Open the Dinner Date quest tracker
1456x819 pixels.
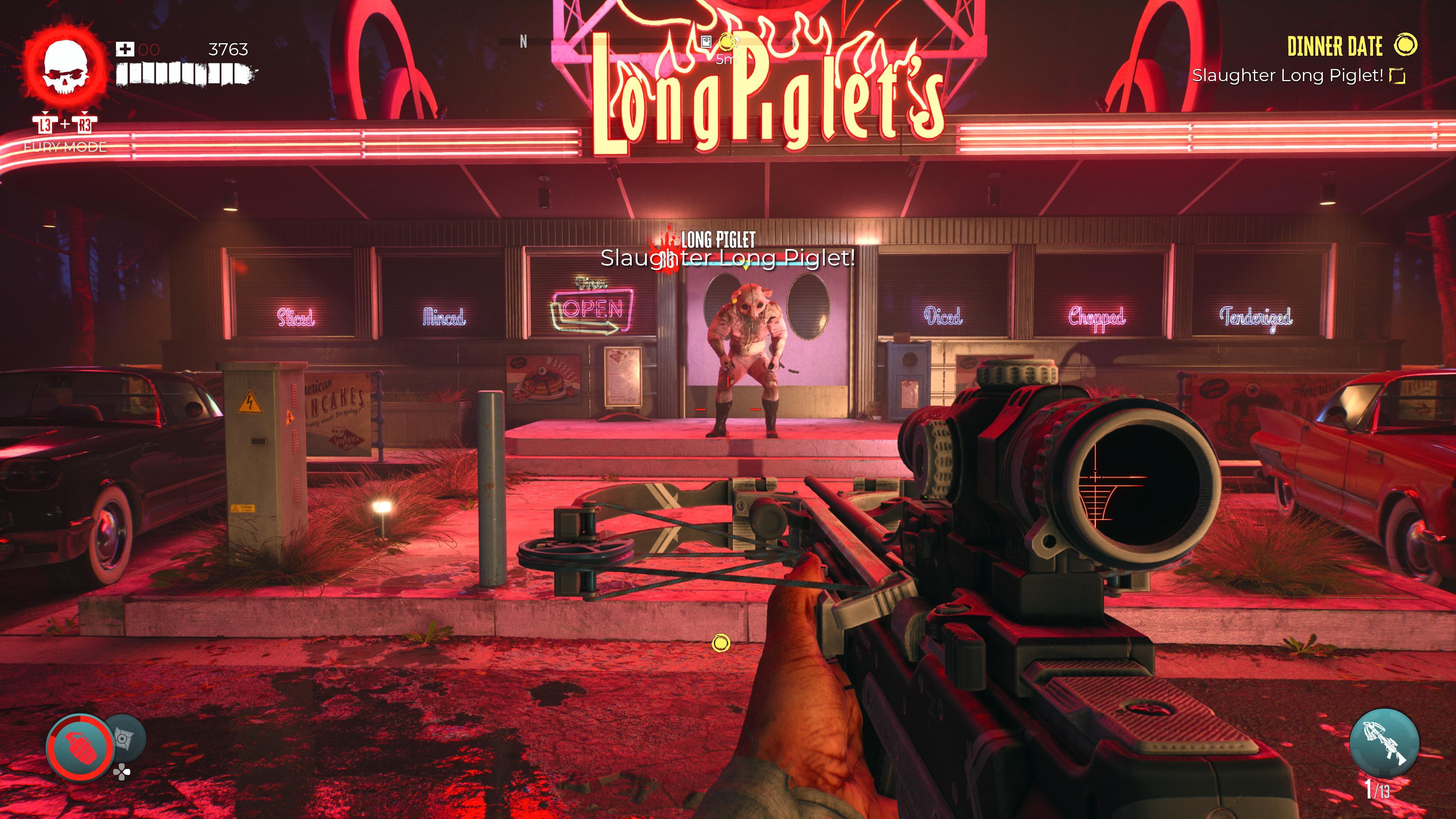tap(1335, 46)
